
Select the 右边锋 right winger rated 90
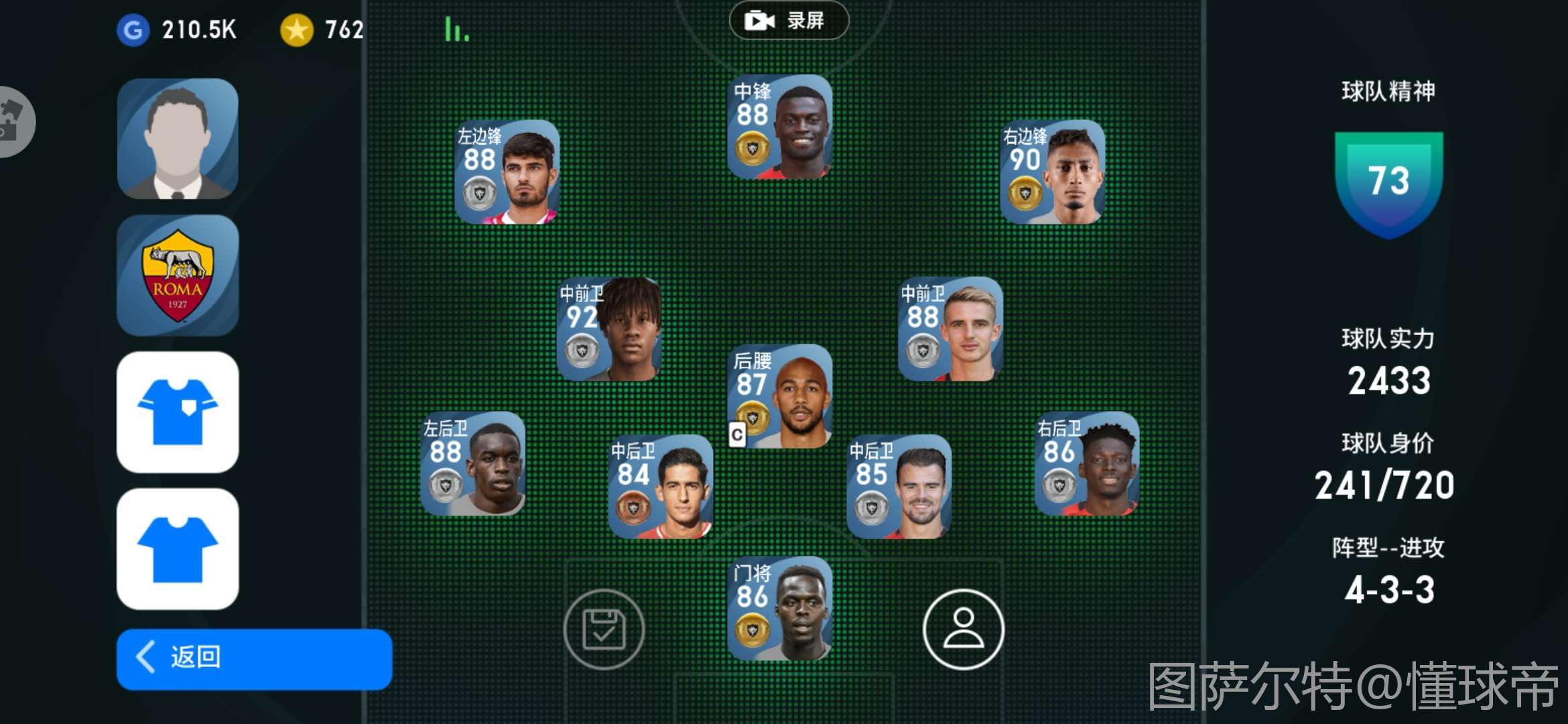pyautogui.click(x=1052, y=172)
